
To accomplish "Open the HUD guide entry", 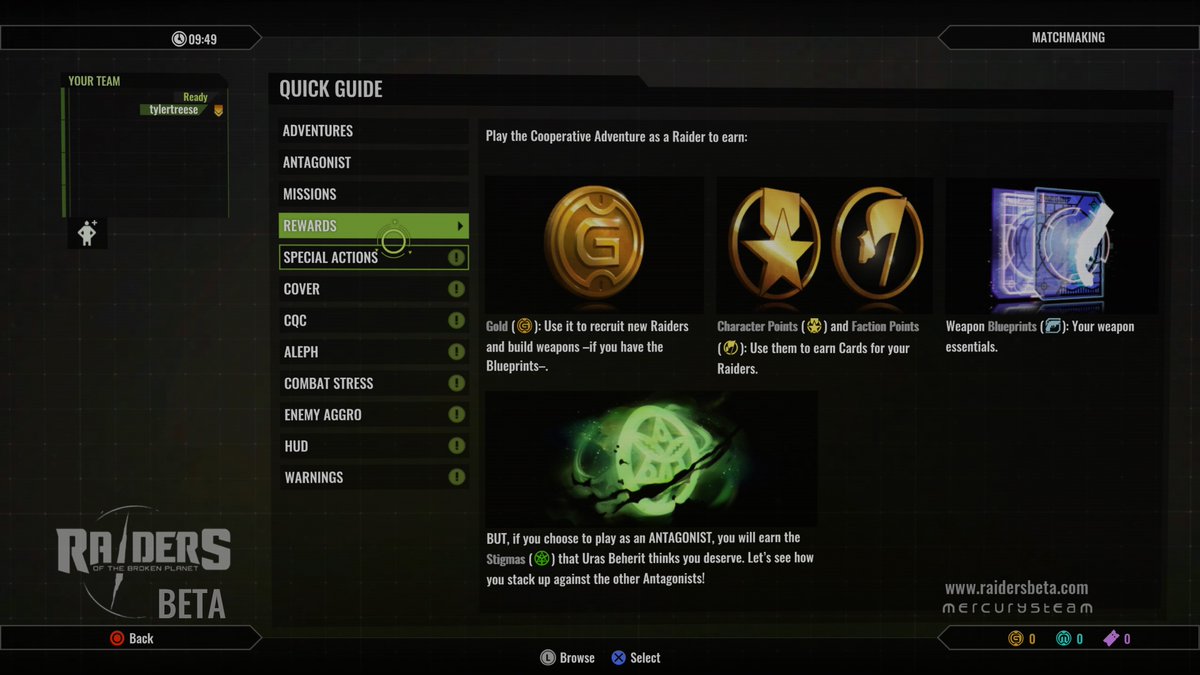I will 372,446.
